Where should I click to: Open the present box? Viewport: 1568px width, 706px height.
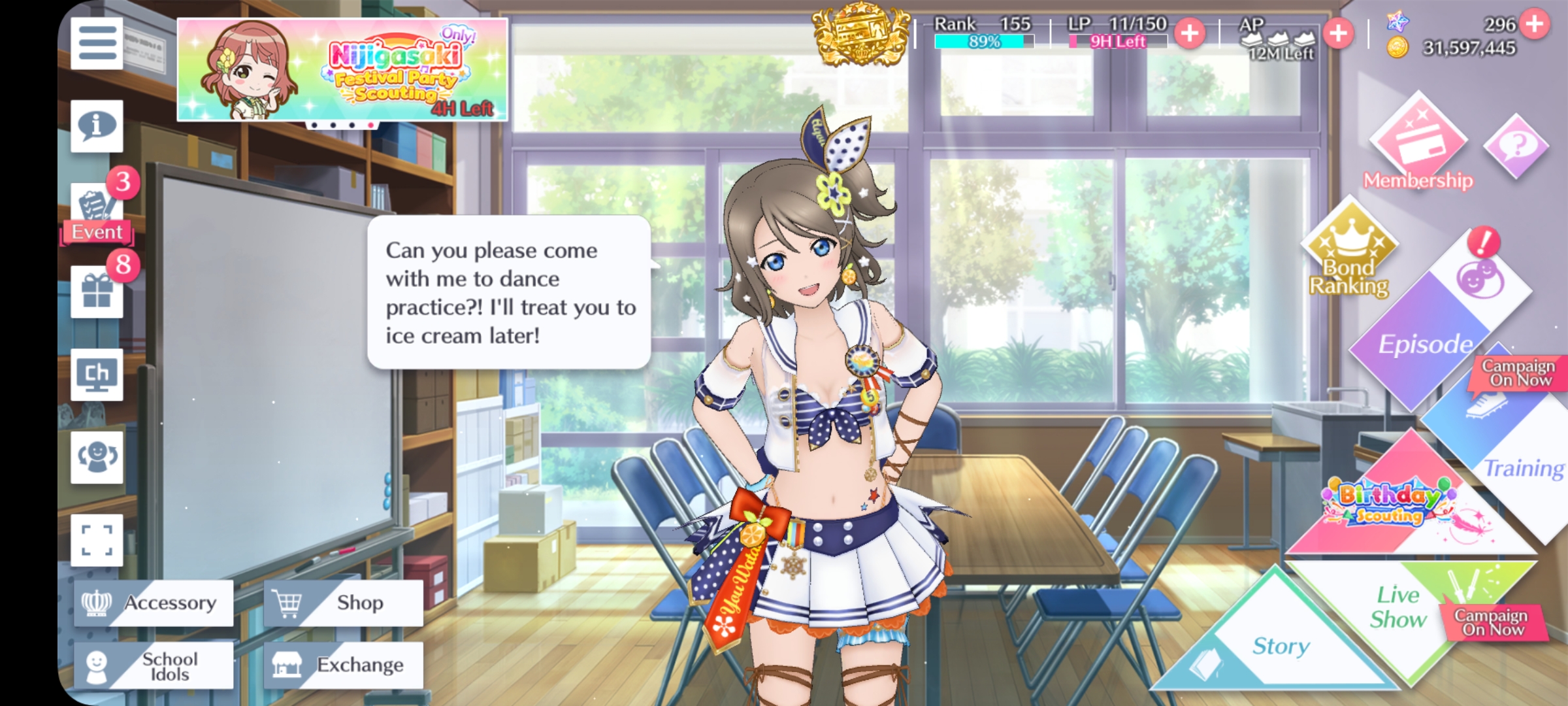coord(97,292)
